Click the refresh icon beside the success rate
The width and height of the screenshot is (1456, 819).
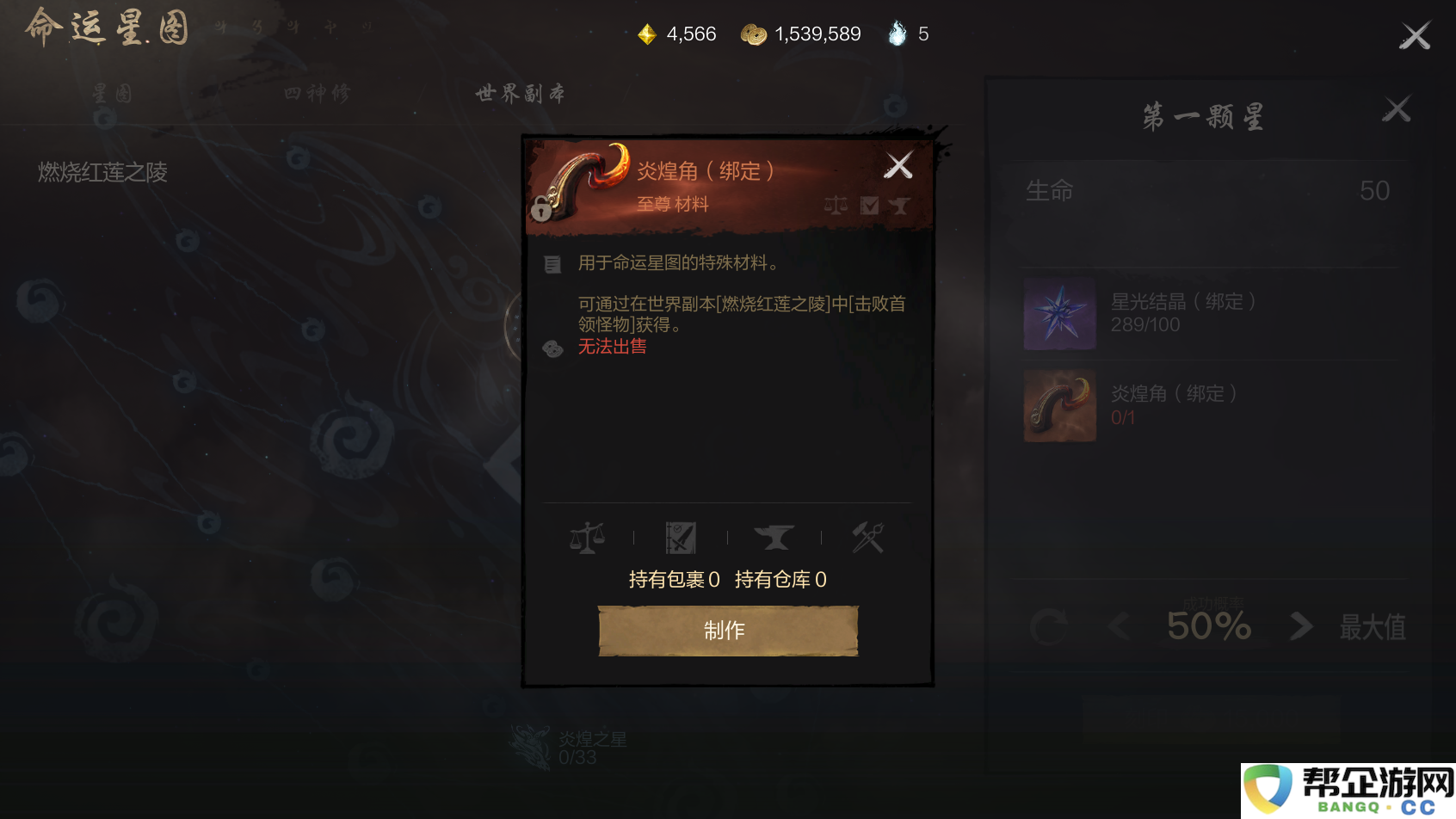point(1052,626)
